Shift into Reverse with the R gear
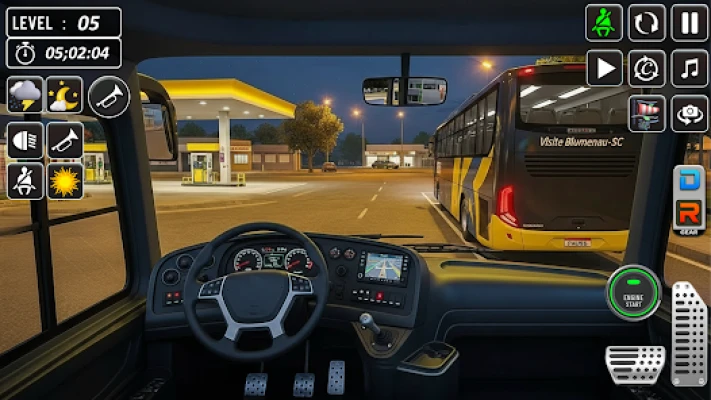The height and width of the screenshot is (400, 711). pos(690,213)
